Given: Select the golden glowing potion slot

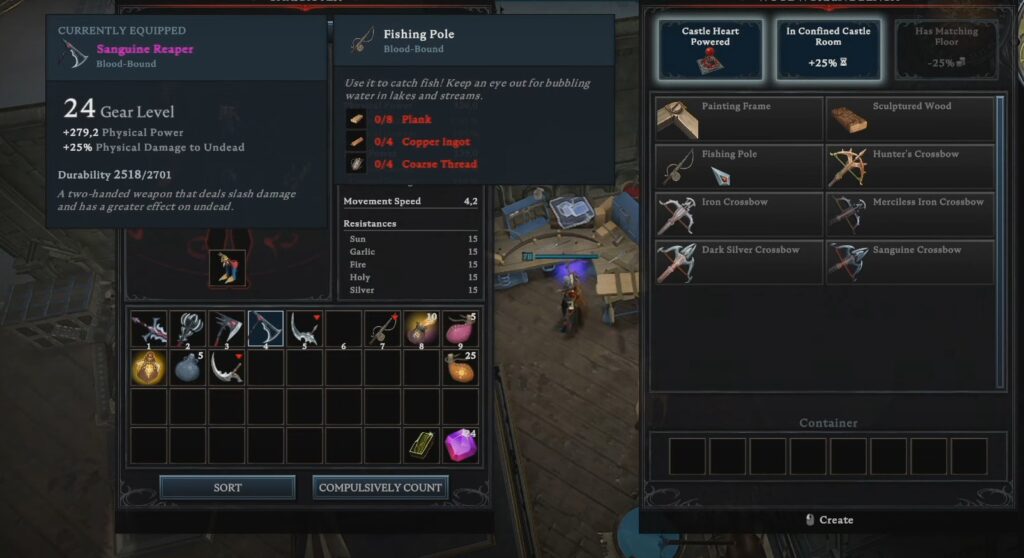Looking at the screenshot, I should click(x=149, y=367).
